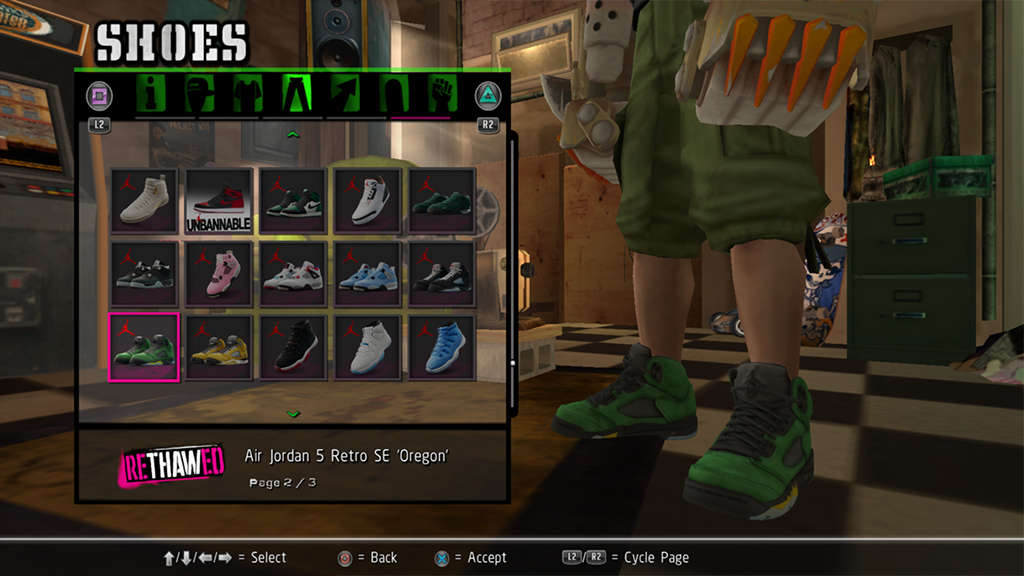
Task: Choose the green, black and white Jordan 1s
Action: pyautogui.click(x=292, y=201)
